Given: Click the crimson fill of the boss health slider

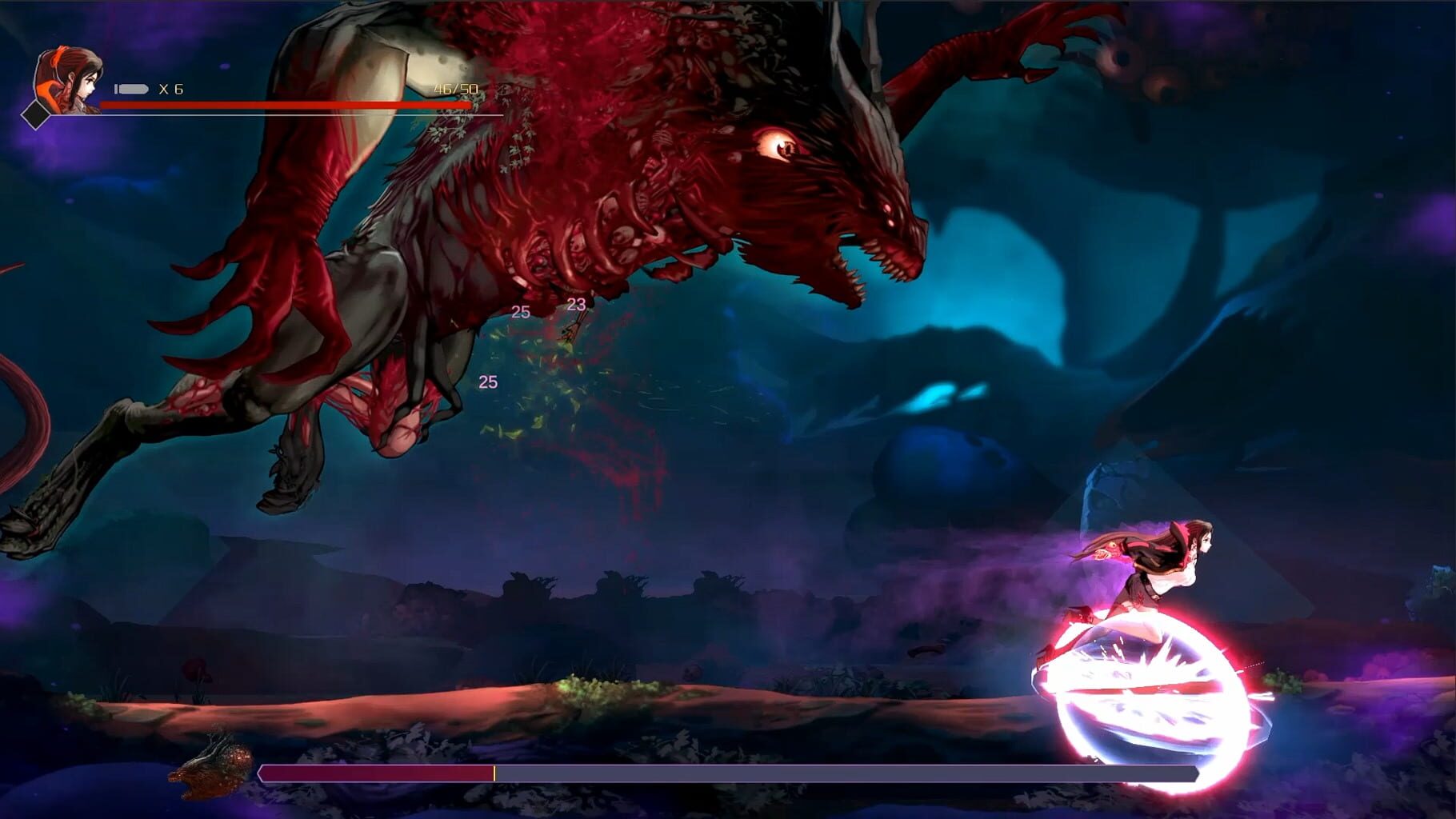Looking at the screenshot, I should pos(376,773).
